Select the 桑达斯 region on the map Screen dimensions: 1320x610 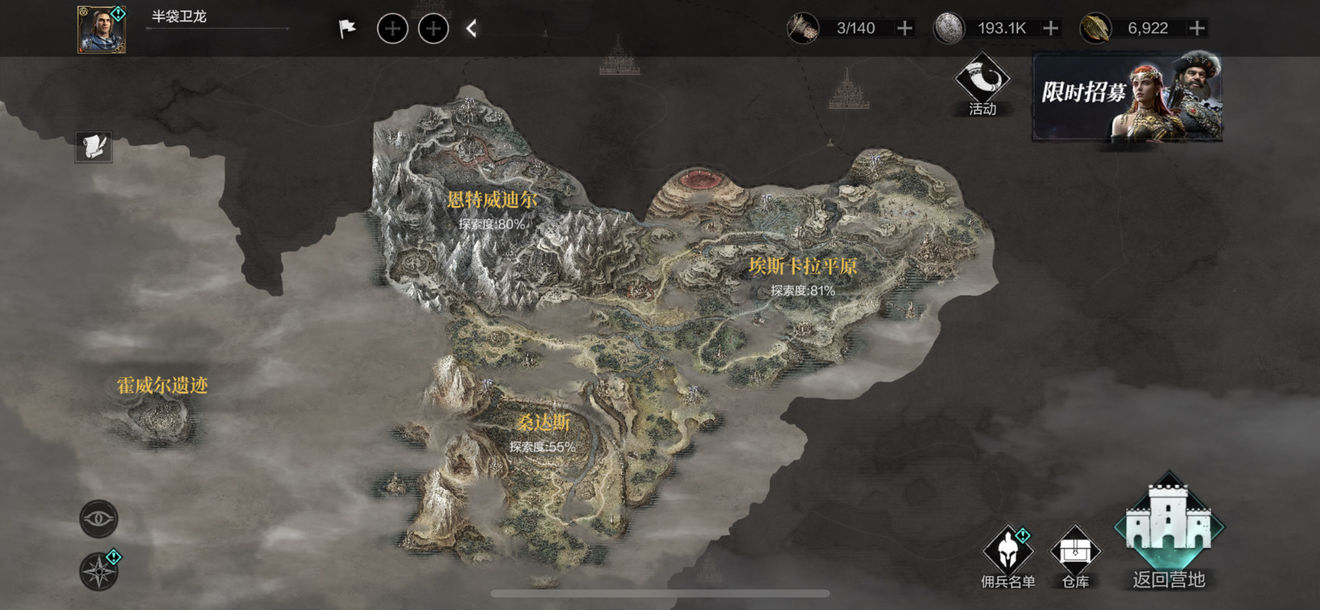tap(543, 424)
